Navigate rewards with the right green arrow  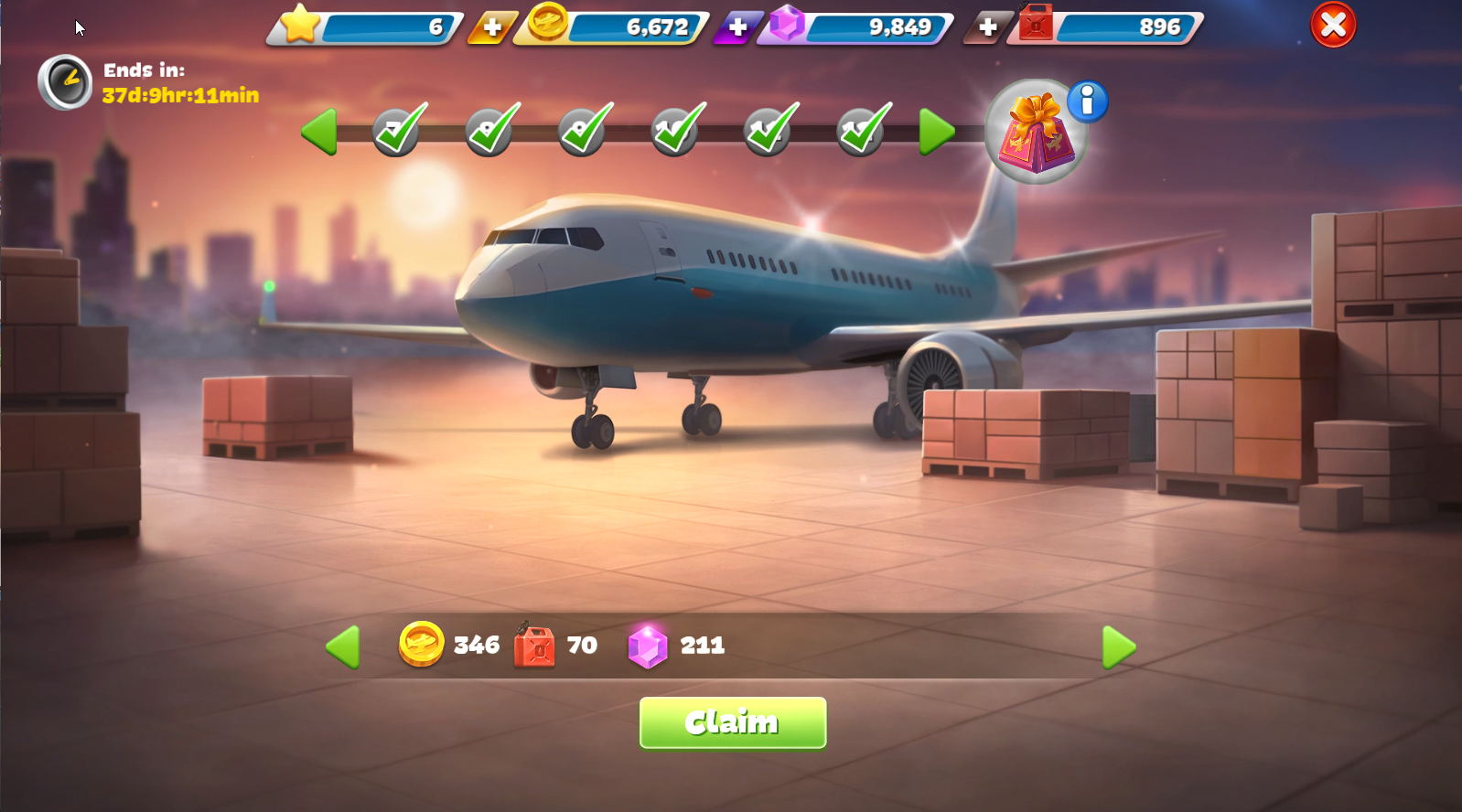pyautogui.click(x=1118, y=646)
